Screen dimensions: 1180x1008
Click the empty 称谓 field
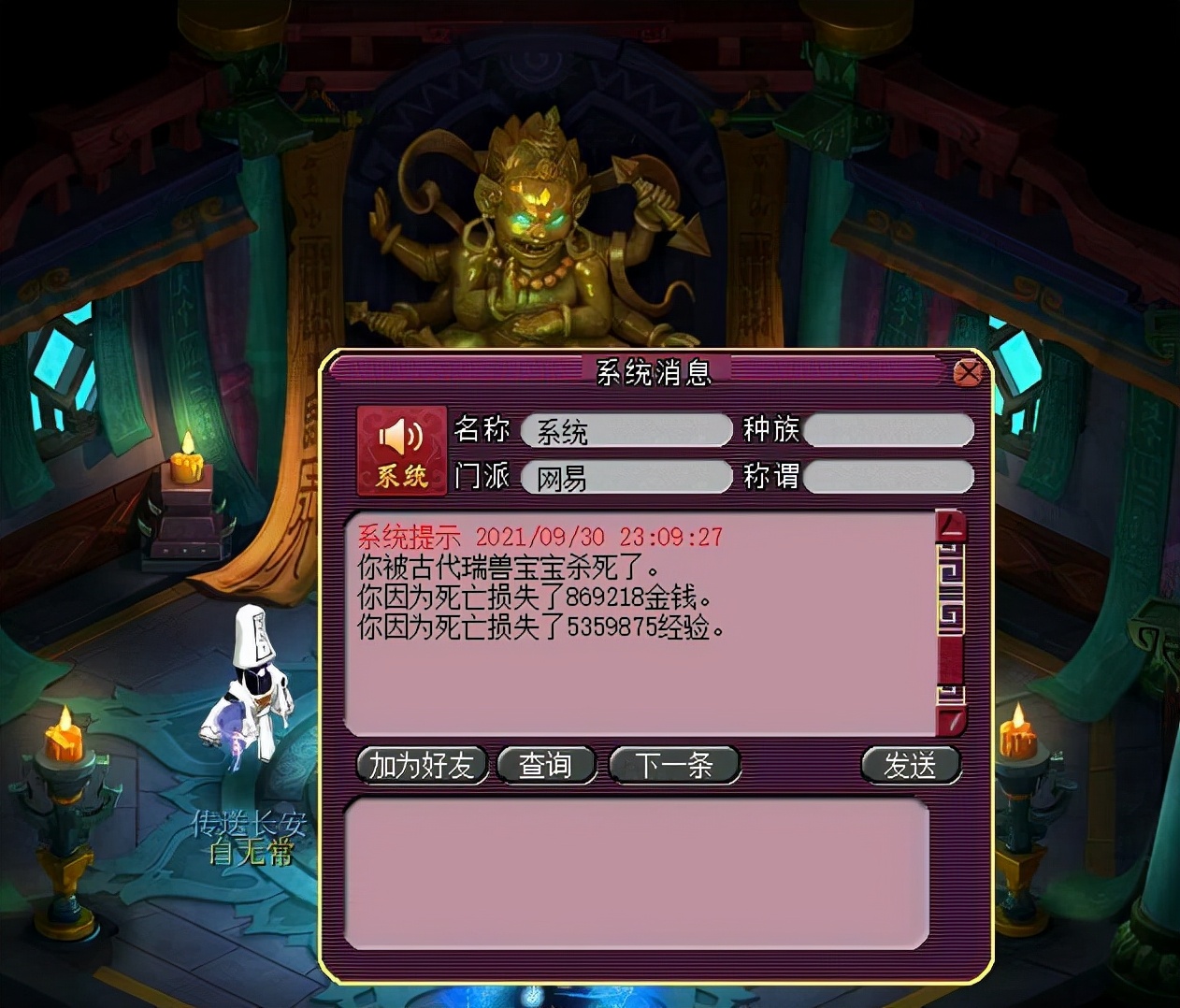coord(888,478)
